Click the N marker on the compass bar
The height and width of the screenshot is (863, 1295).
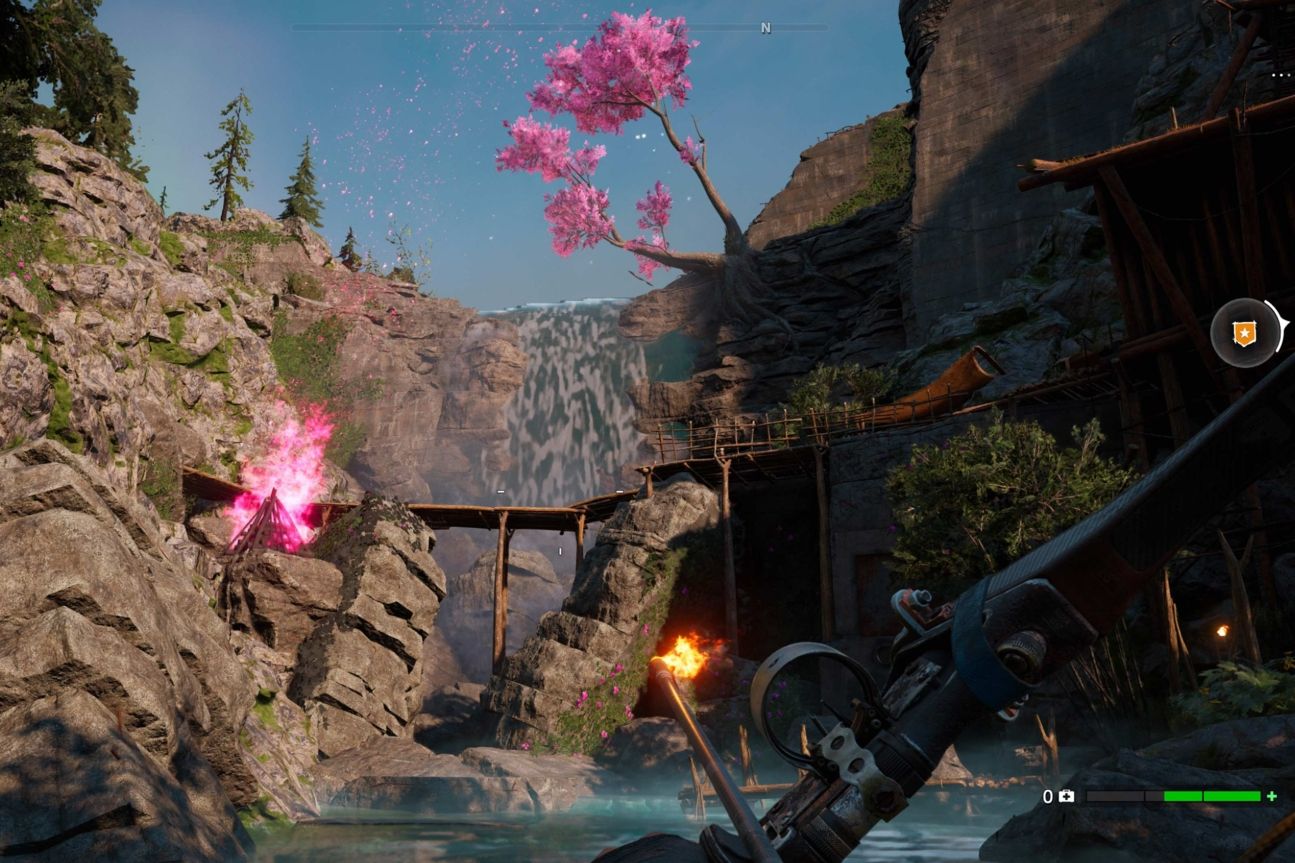coord(766,27)
